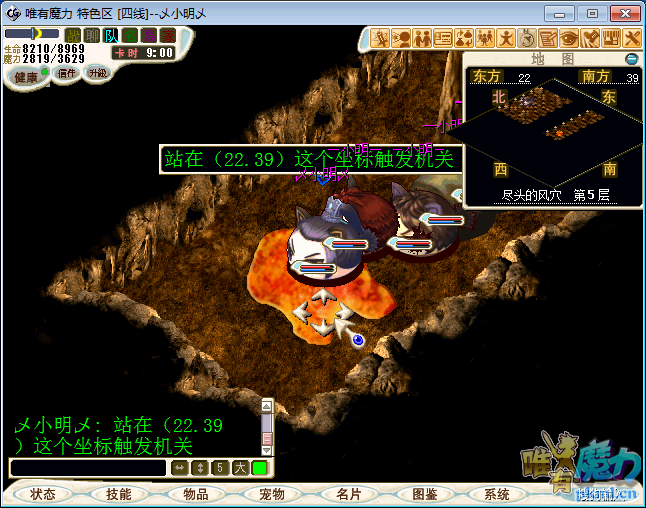Open the 名片 name card menu

(x=348, y=494)
